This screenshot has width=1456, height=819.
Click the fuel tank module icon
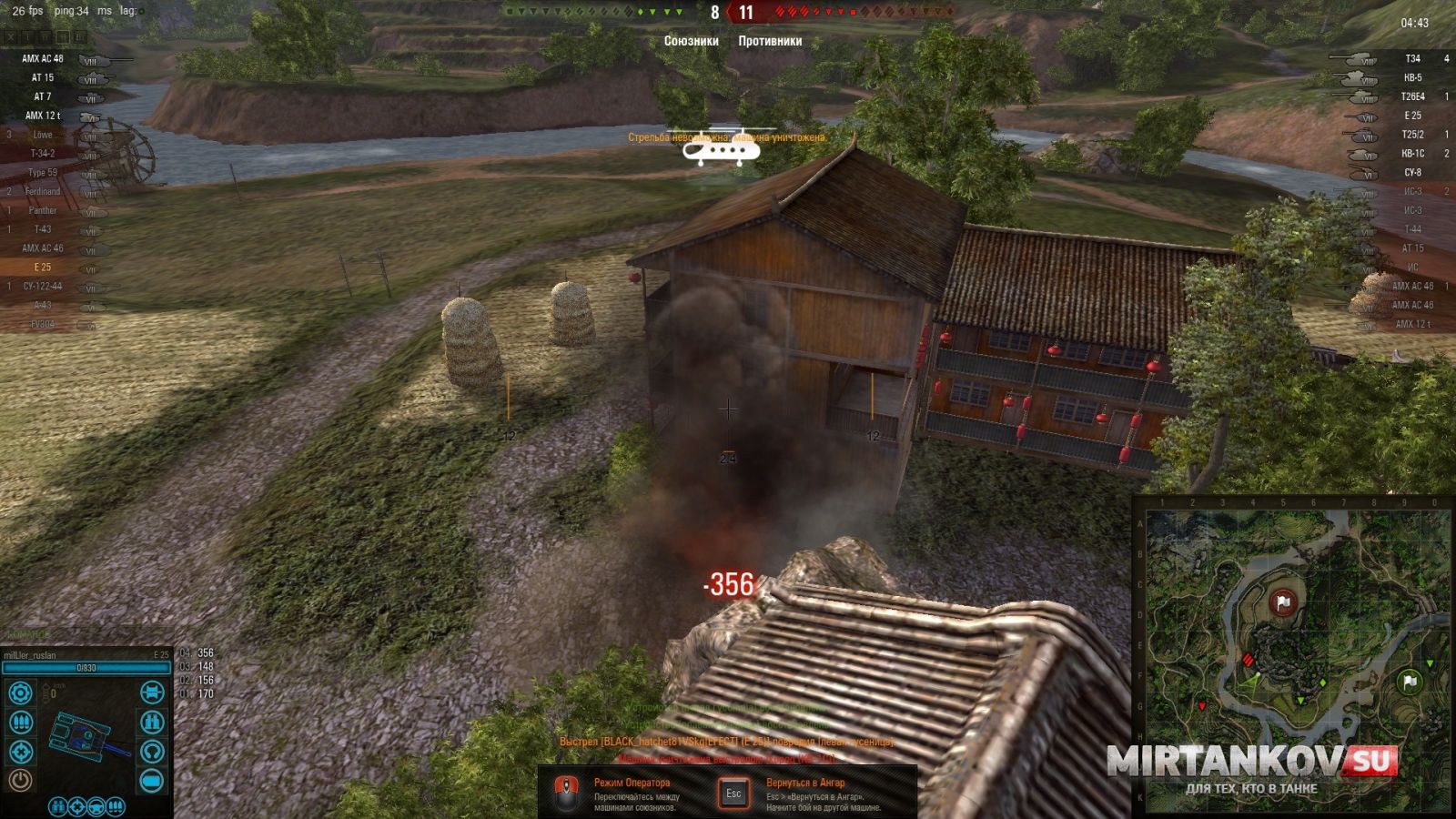[152, 781]
